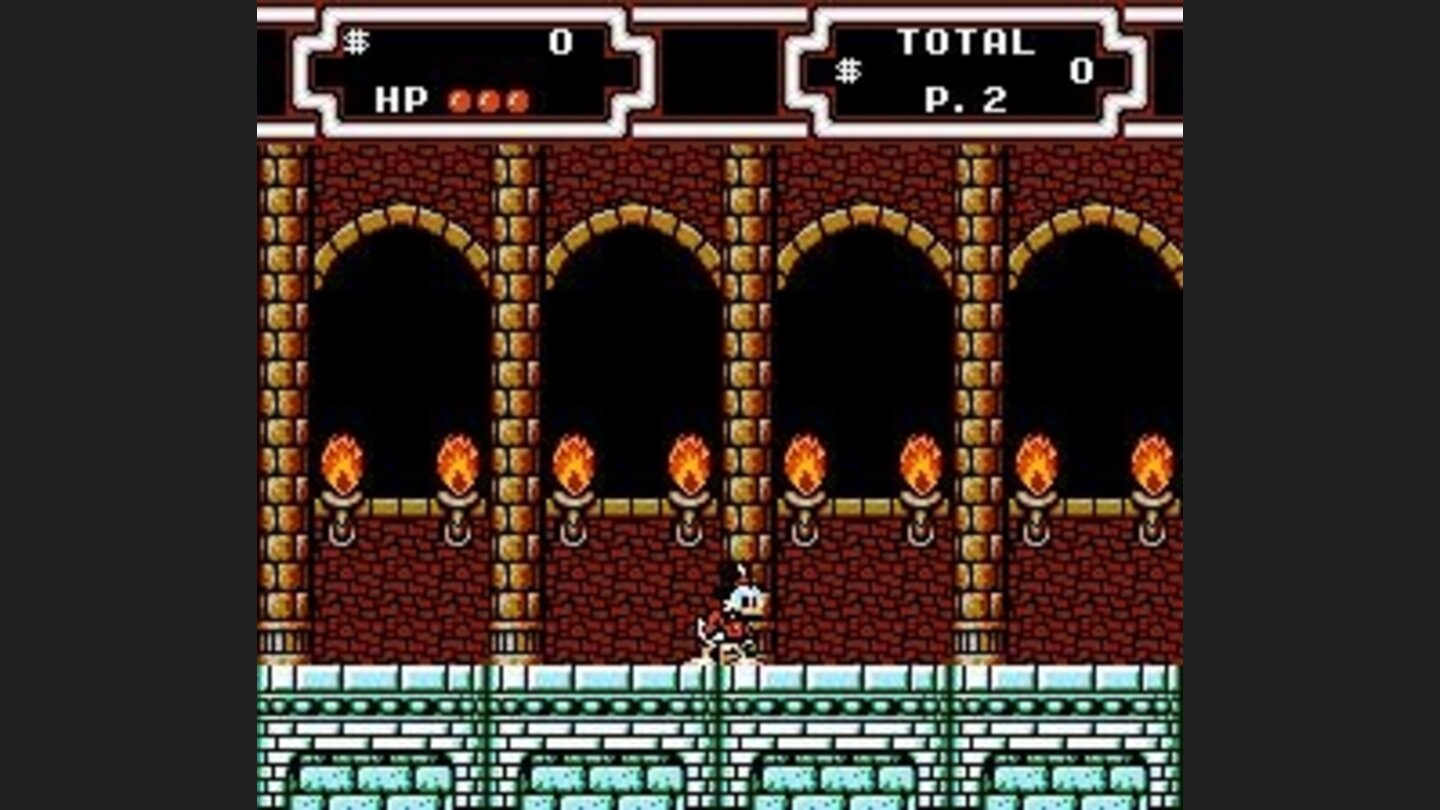This screenshot has height=810, width=1440.
Task: Click the first red HP pip
Action: tap(459, 100)
